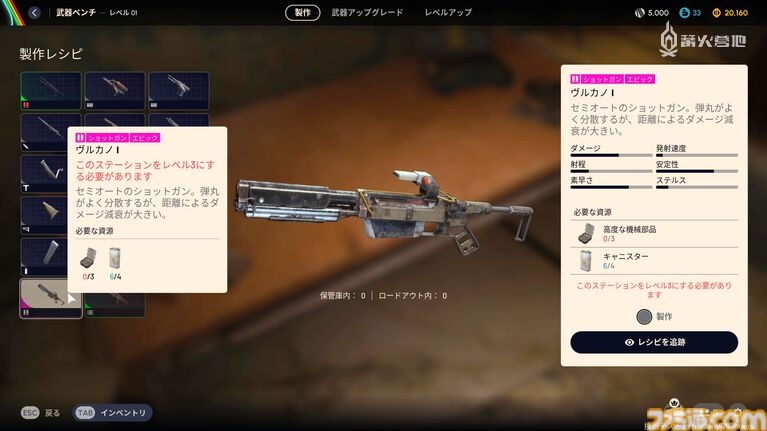
Task: Switch to the レベルアップ tab
Action: (x=448, y=13)
